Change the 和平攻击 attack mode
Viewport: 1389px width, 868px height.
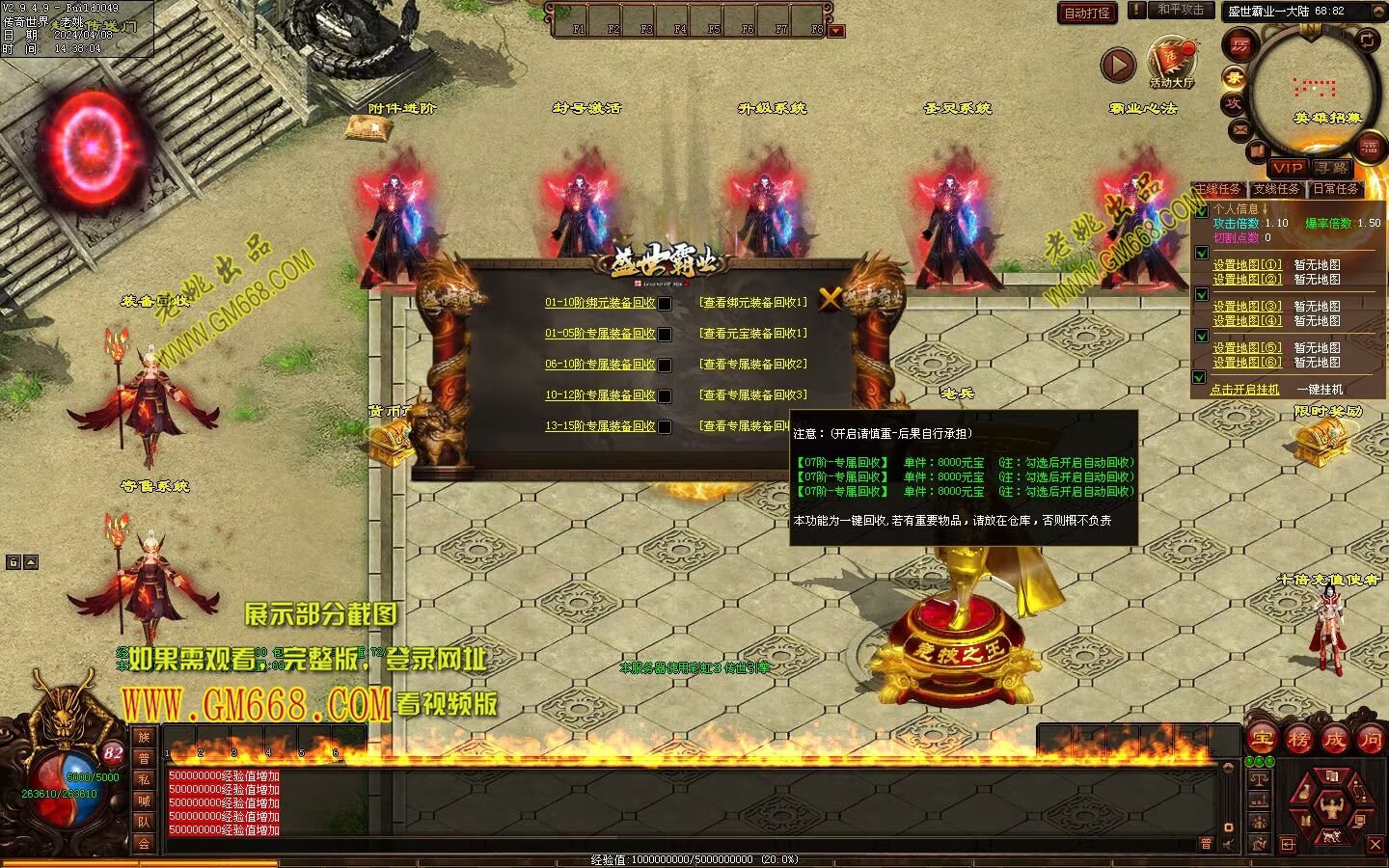point(1181,10)
